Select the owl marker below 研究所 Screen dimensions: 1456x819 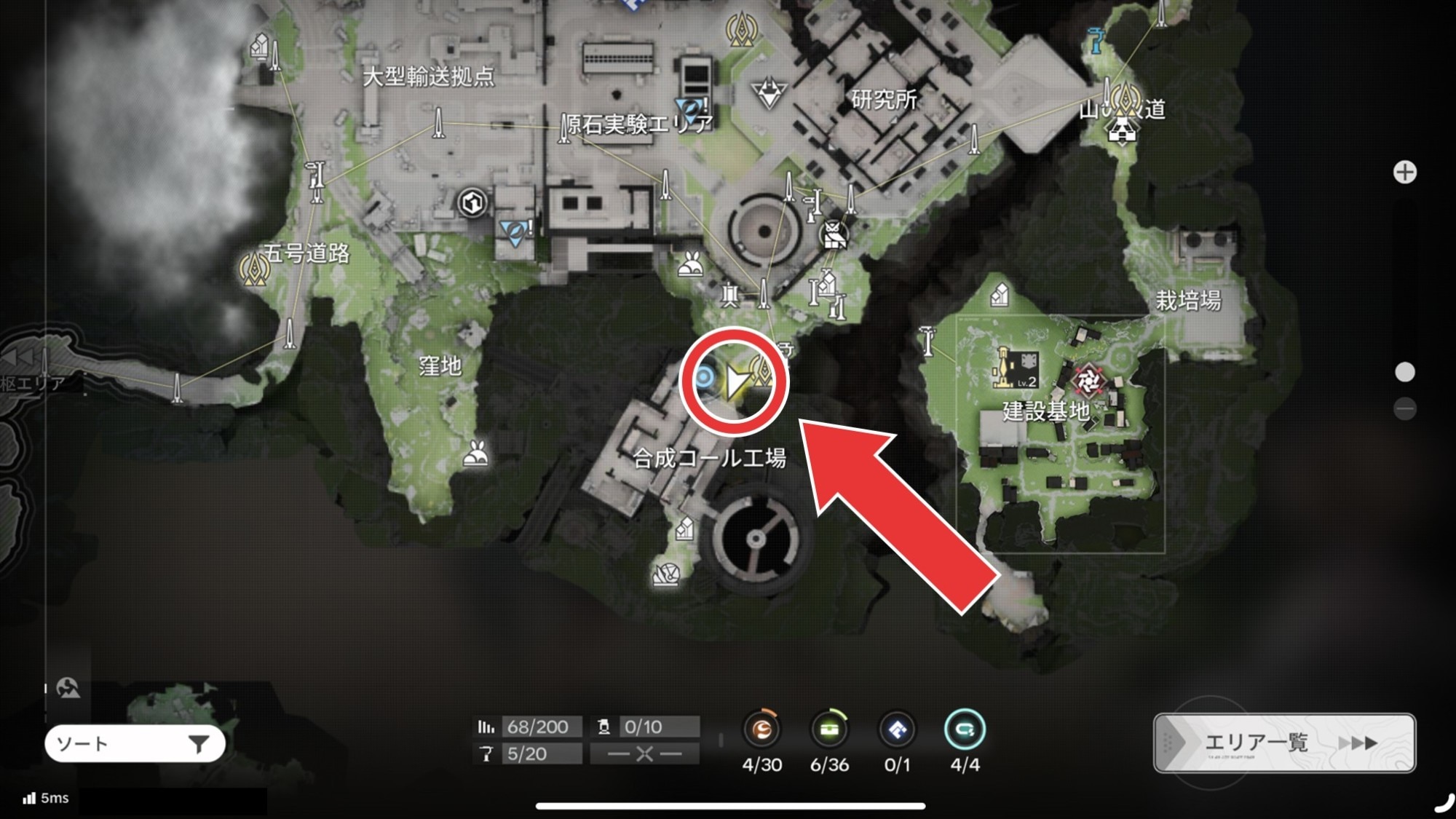pos(834,236)
